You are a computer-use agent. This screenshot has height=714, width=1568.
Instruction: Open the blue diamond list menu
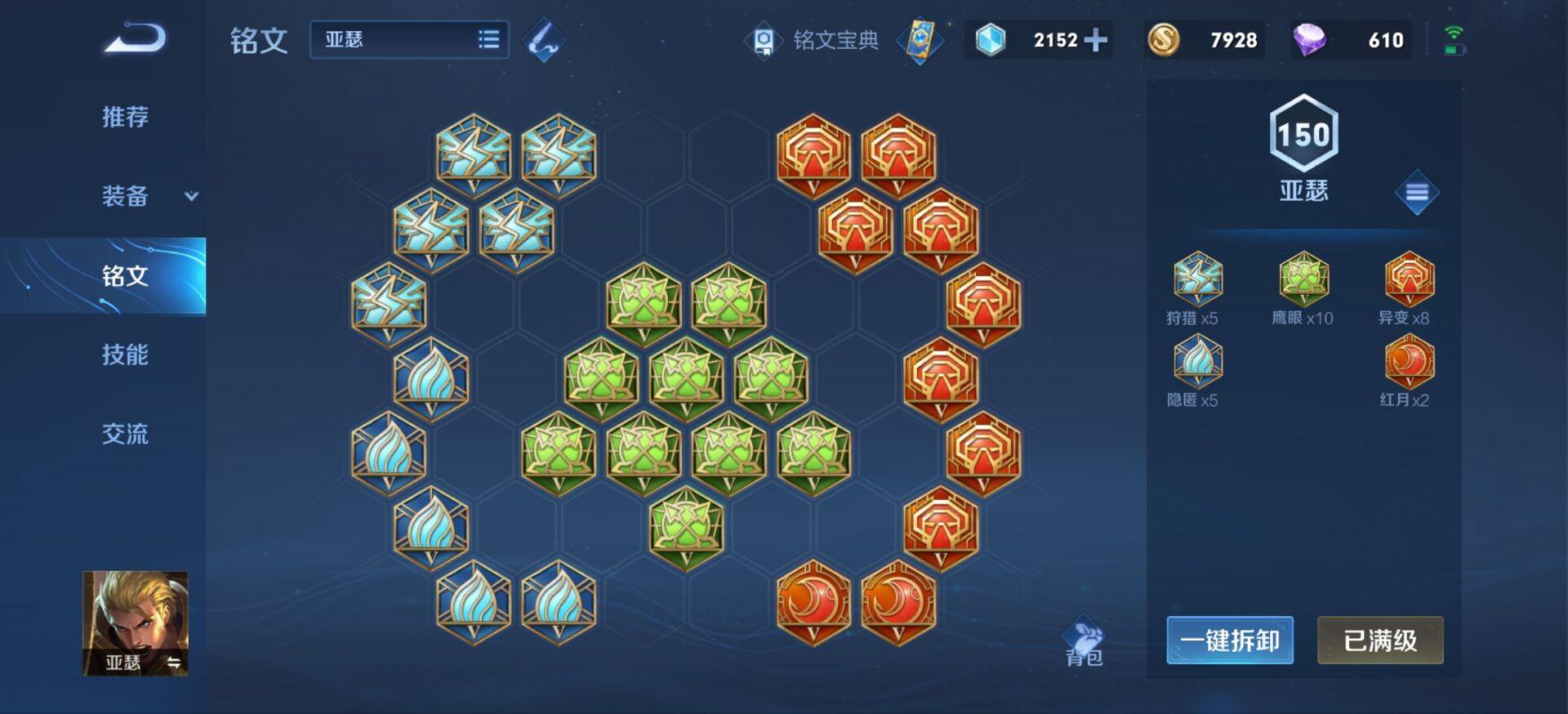pyautogui.click(x=1417, y=193)
